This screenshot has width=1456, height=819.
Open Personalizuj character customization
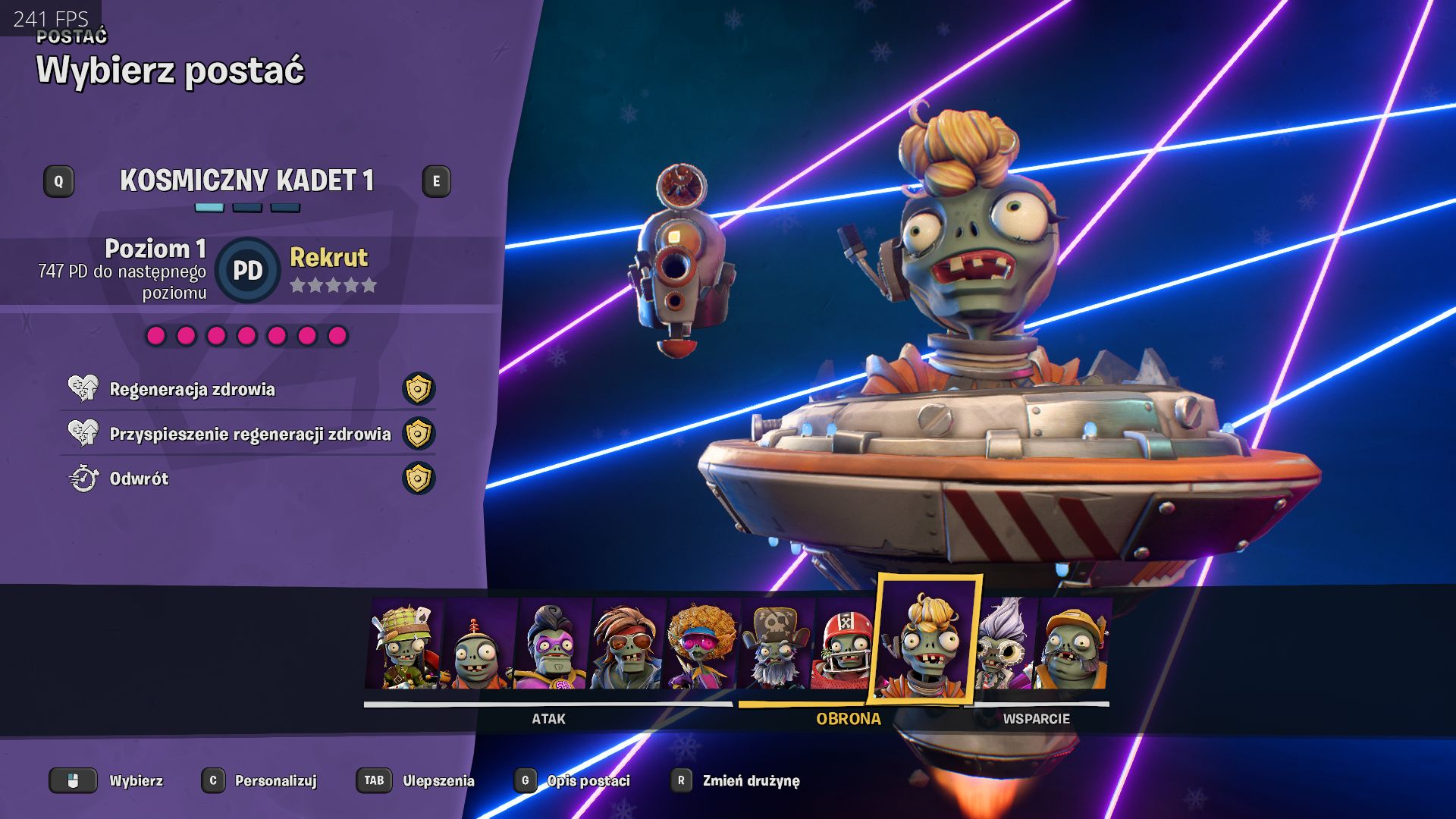tap(275, 780)
